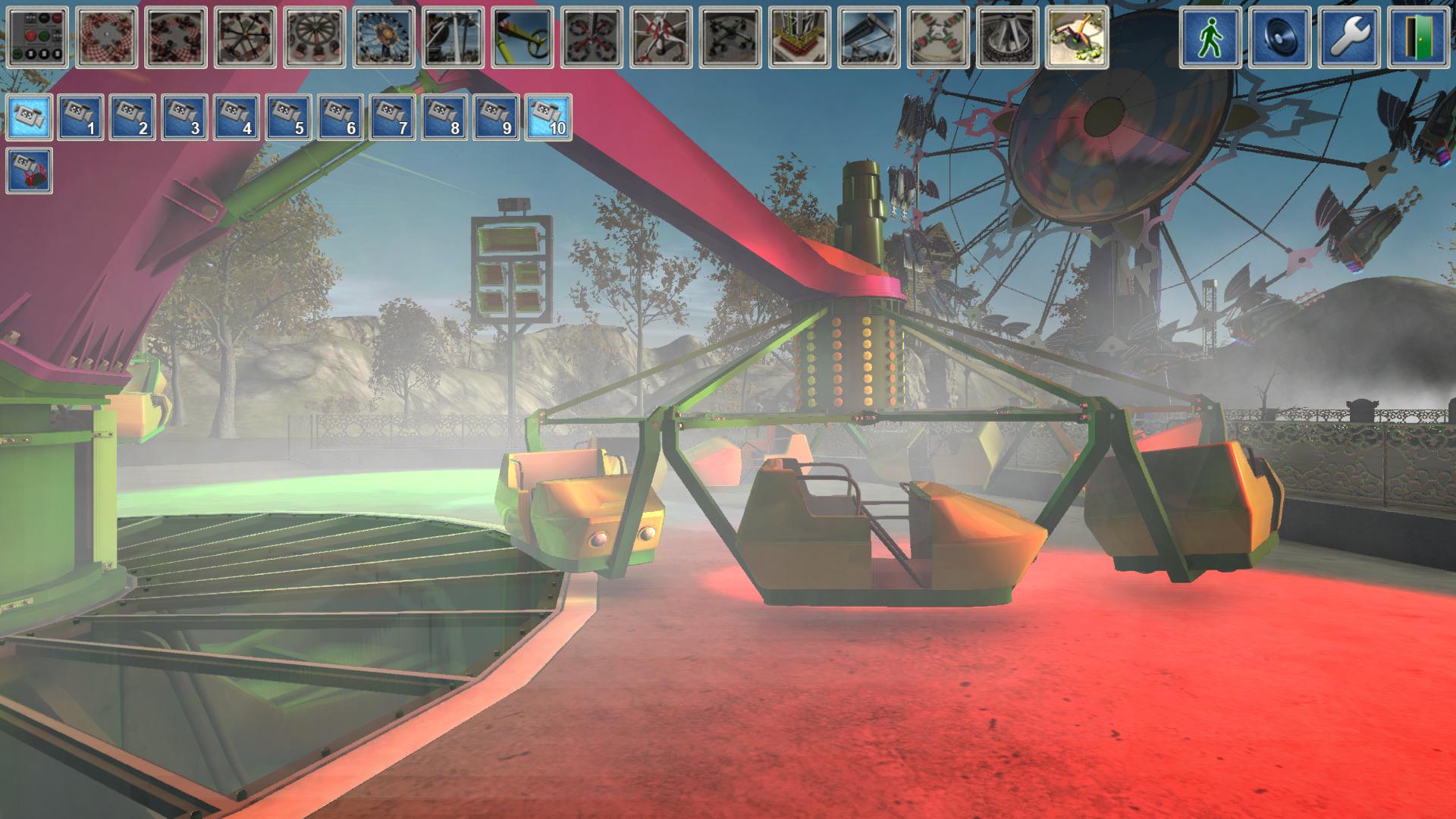Open sound options via the speaker icon

(1280, 38)
